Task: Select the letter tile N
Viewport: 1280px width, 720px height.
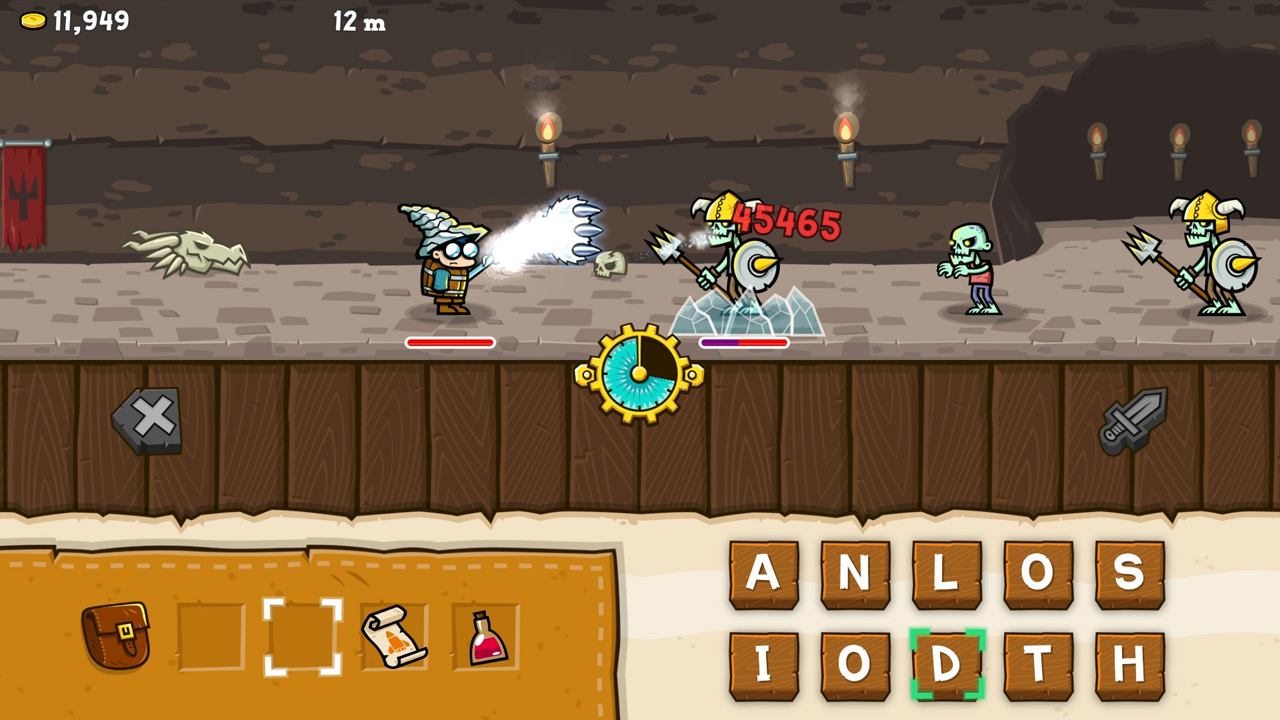Action: coord(855,575)
